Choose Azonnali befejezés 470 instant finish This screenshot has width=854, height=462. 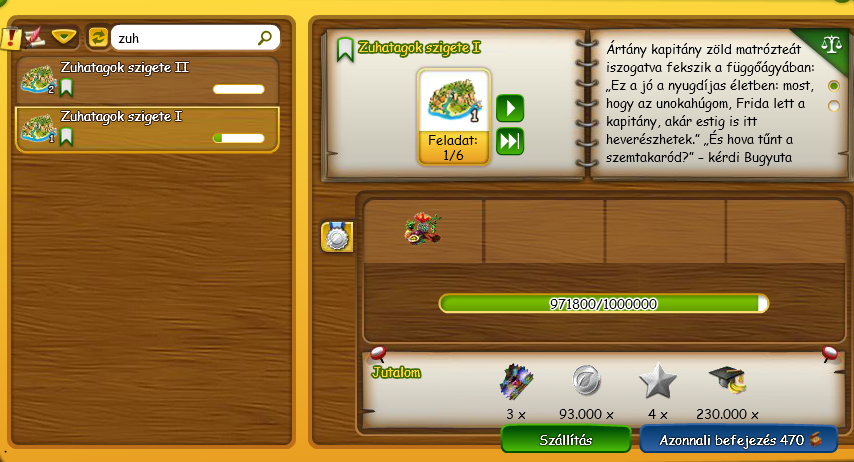tap(738, 440)
